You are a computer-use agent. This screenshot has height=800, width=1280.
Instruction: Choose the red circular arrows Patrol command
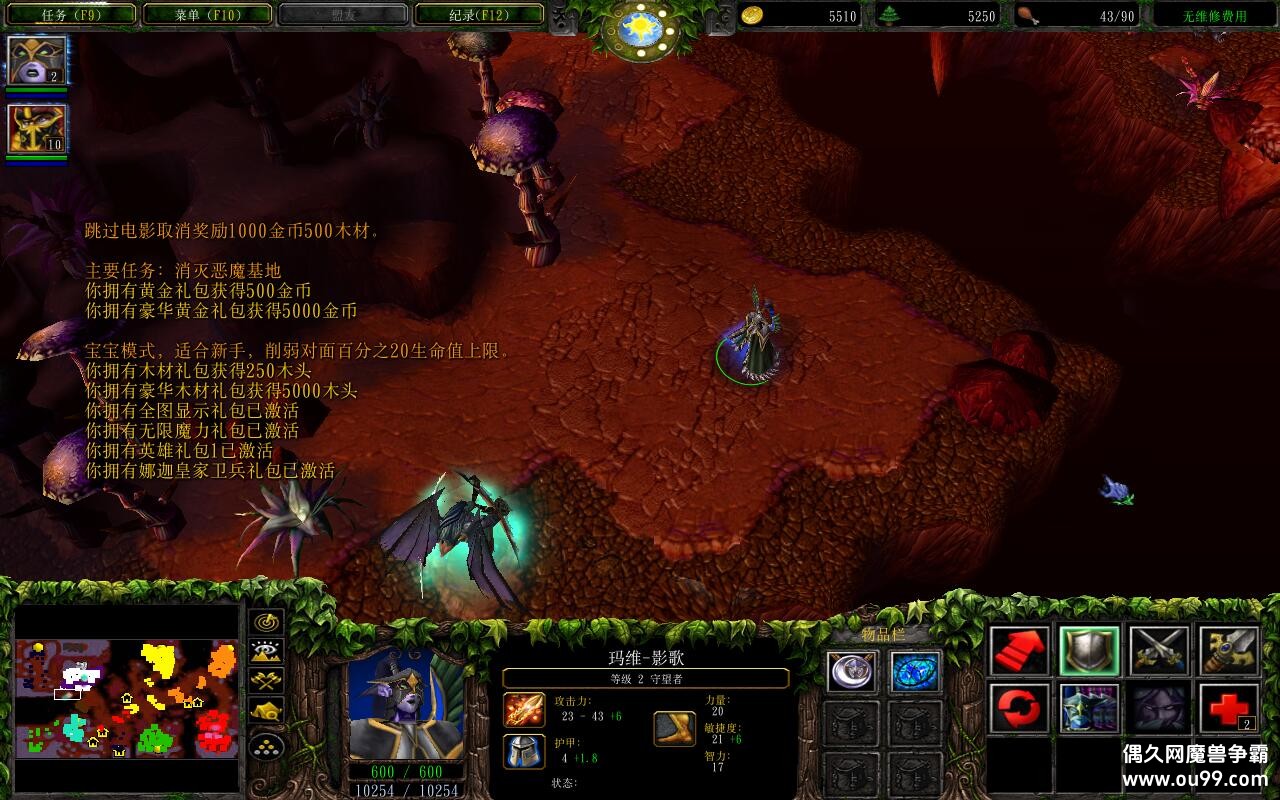(1020, 709)
